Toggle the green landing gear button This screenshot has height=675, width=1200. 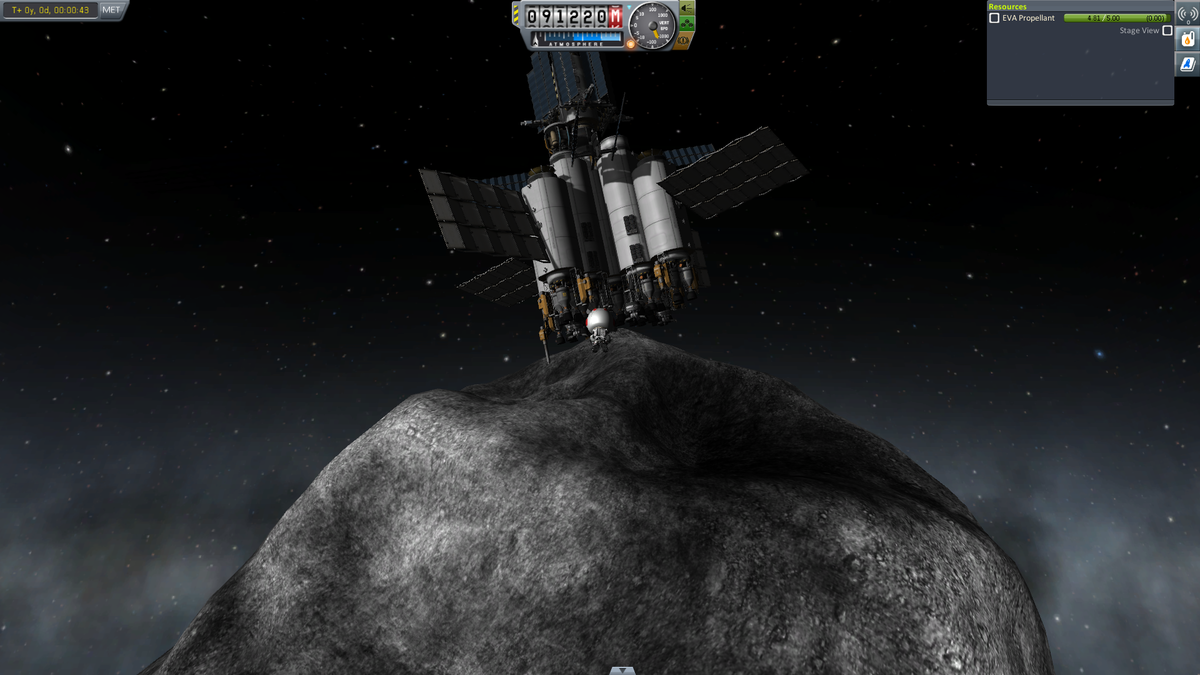tap(686, 25)
